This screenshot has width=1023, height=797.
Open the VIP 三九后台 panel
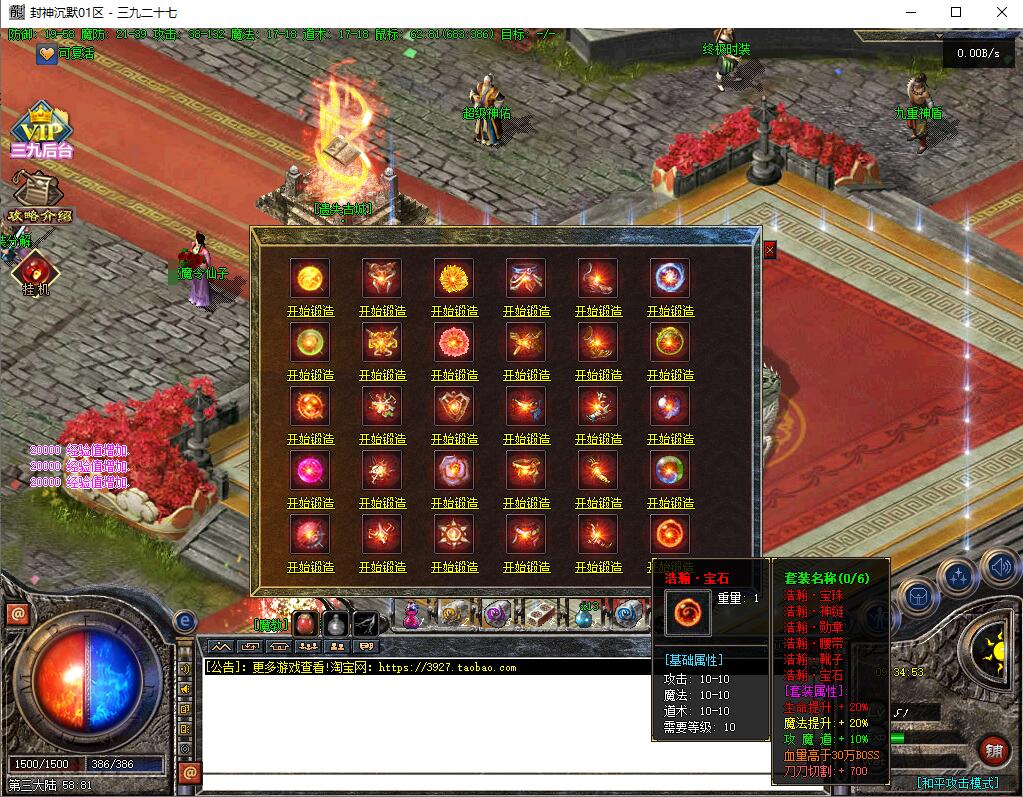point(42,130)
